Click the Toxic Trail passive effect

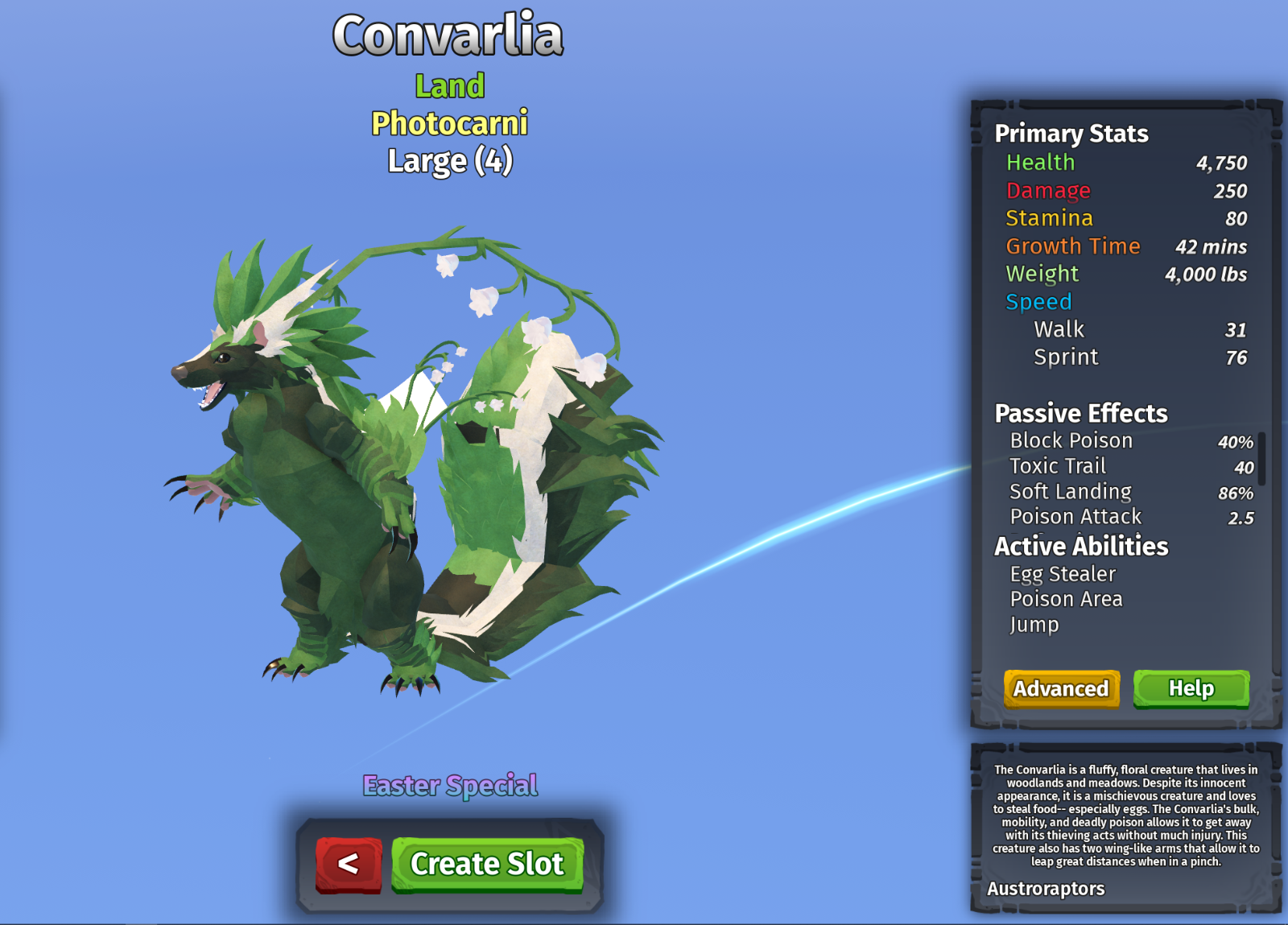pos(1058,465)
